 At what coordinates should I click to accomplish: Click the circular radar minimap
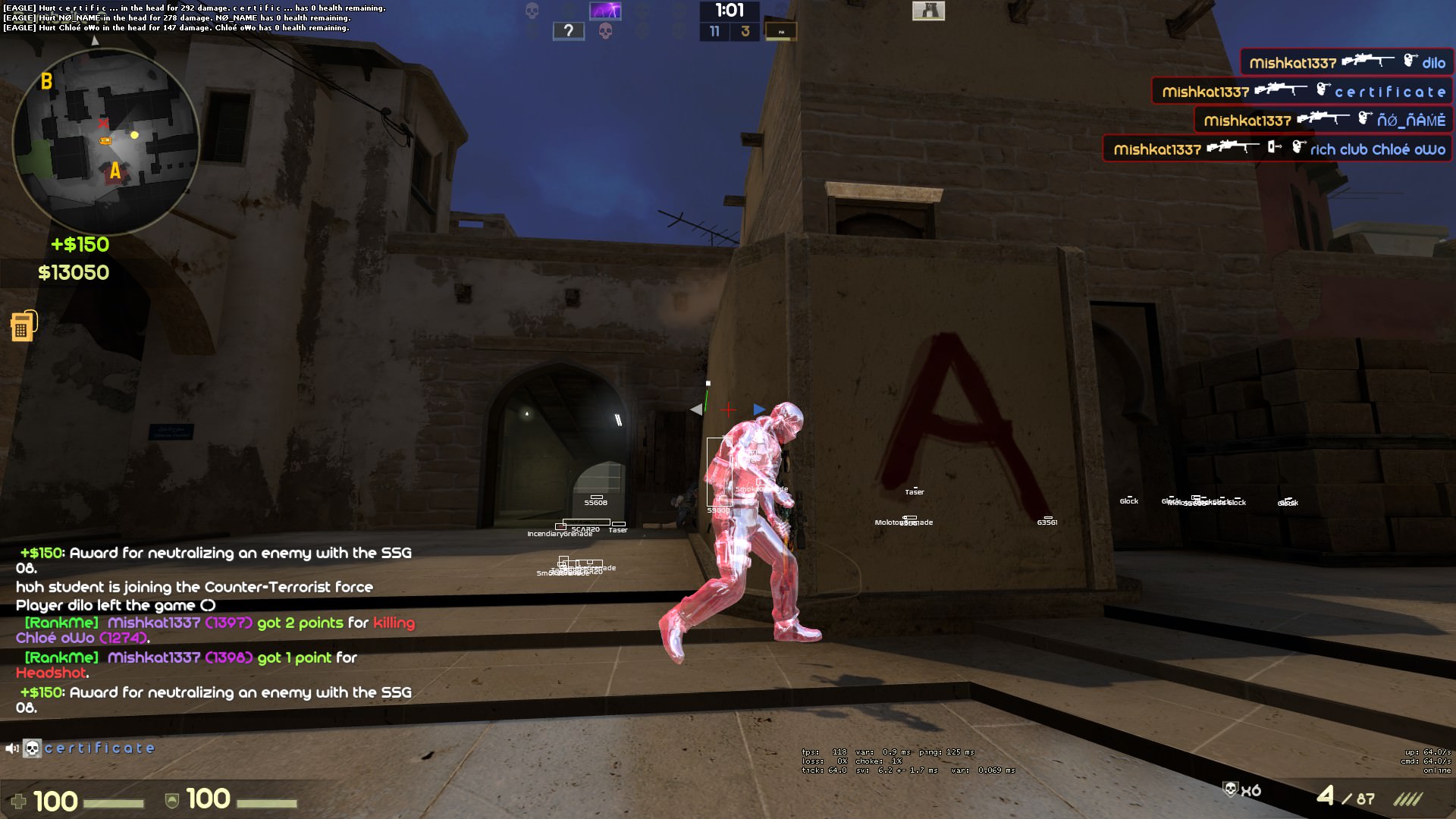(105, 141)
